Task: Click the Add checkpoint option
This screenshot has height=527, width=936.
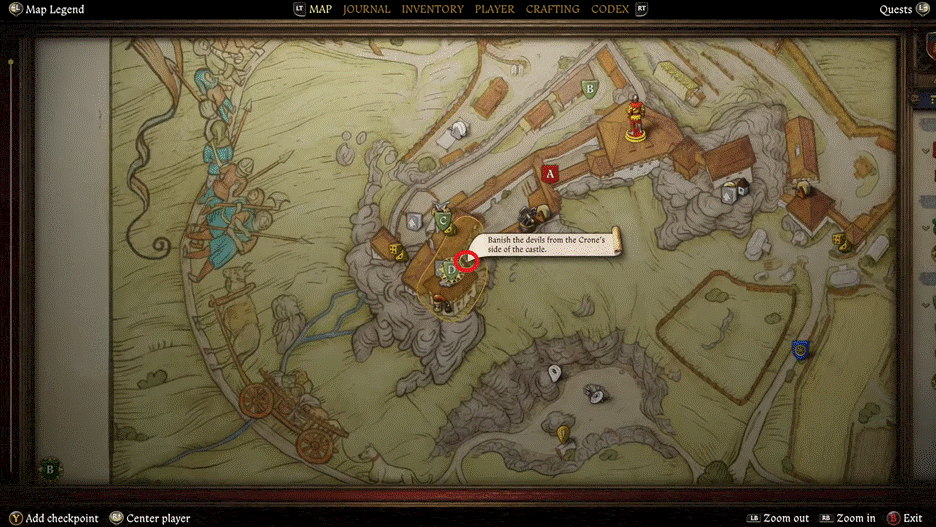Action: (x=61, y=518)
